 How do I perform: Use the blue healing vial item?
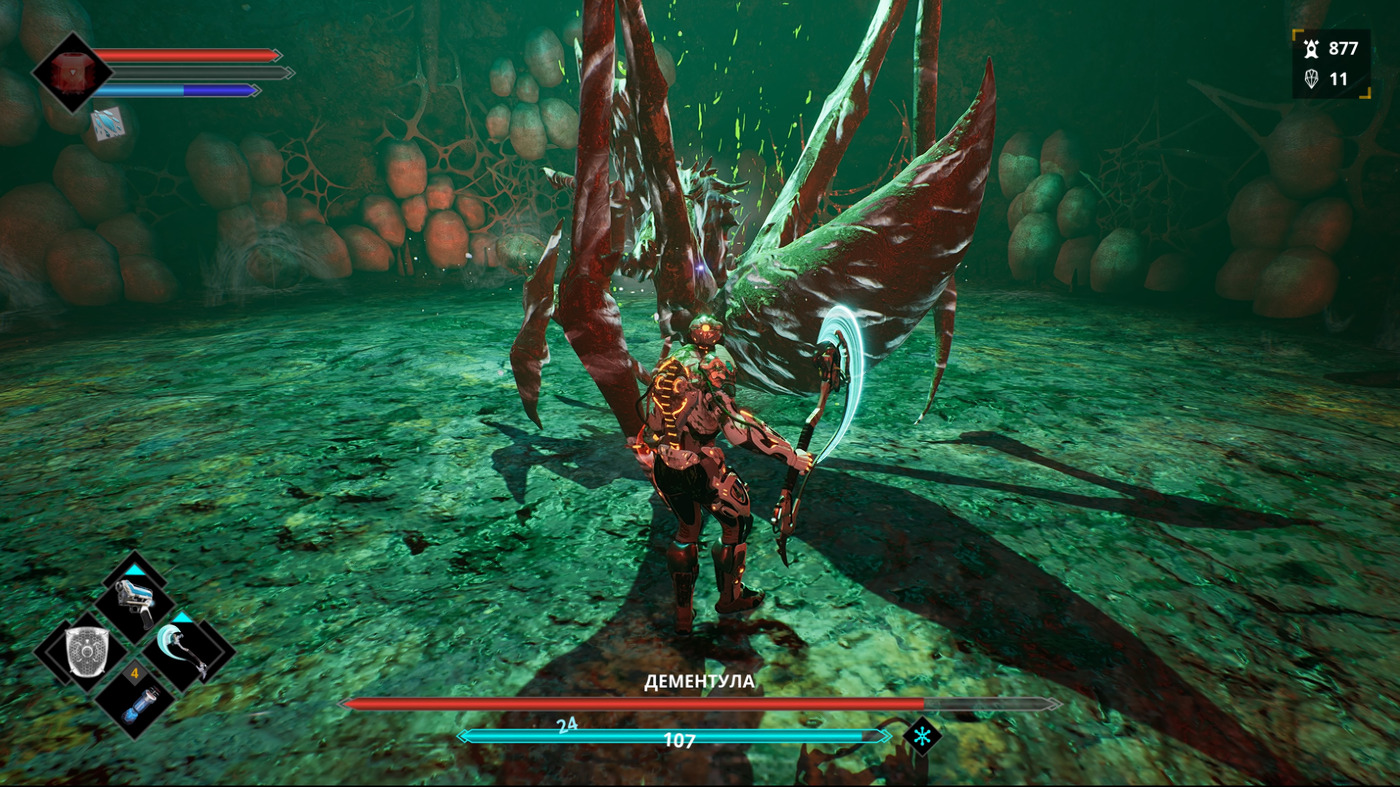tap(135, 704)
